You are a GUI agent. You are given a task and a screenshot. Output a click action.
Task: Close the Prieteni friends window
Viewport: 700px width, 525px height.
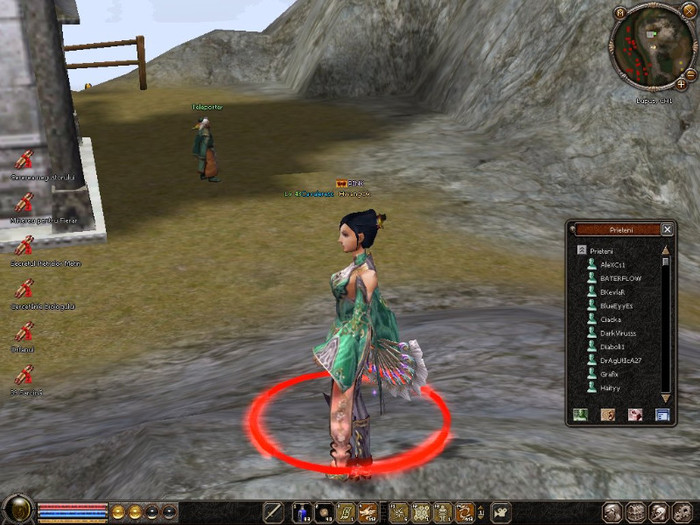click(x=667, y=229)
